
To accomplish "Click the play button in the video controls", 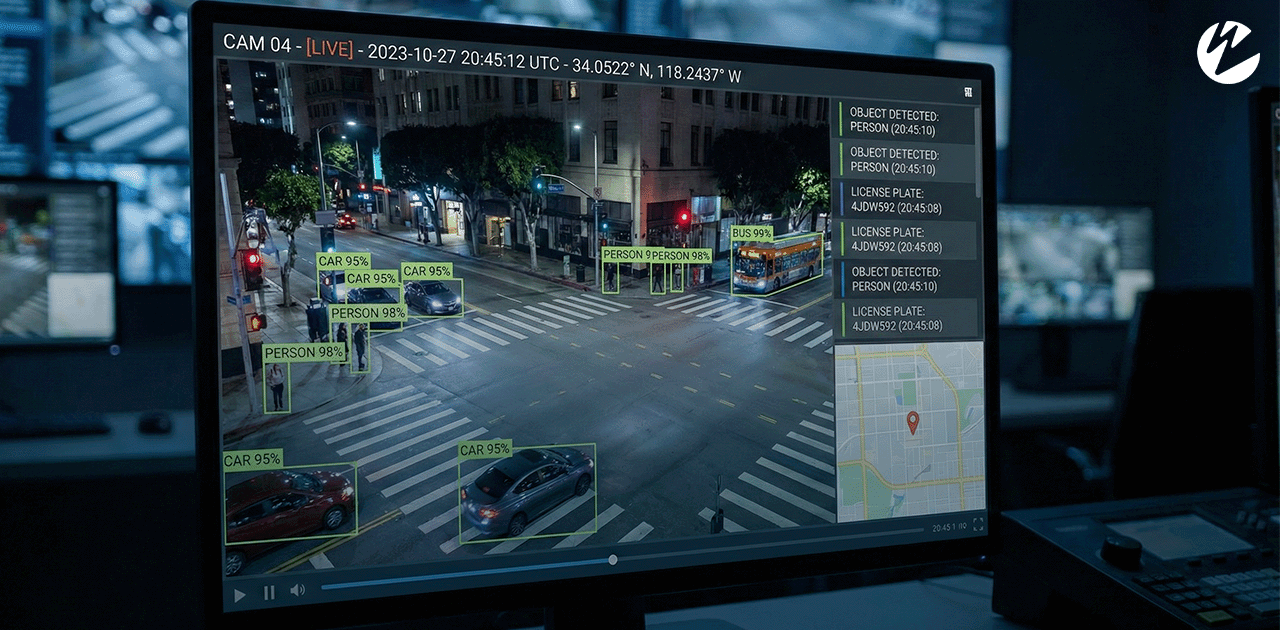I will 240,594.
